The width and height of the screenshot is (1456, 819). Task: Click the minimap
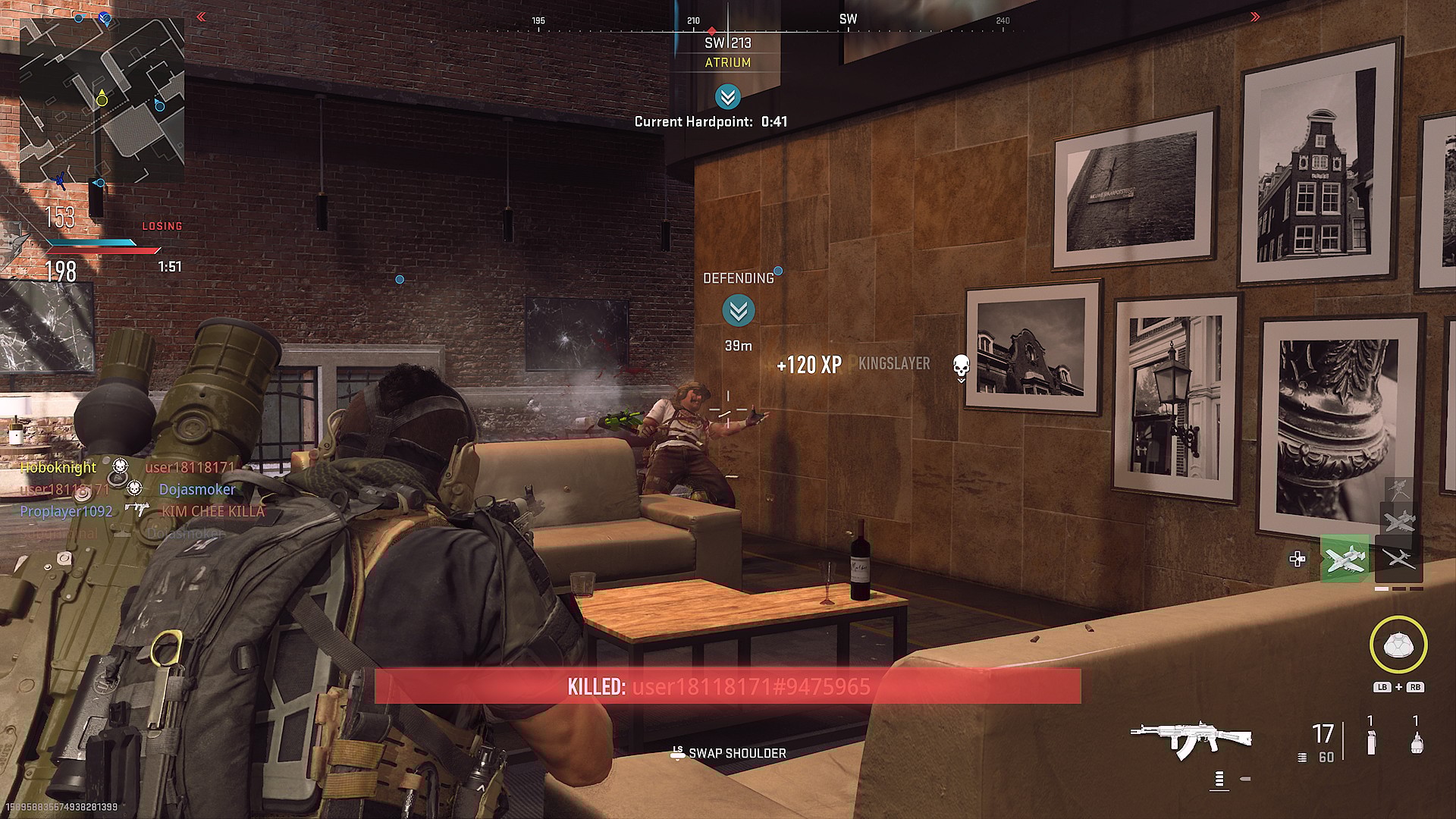point(102,100)
